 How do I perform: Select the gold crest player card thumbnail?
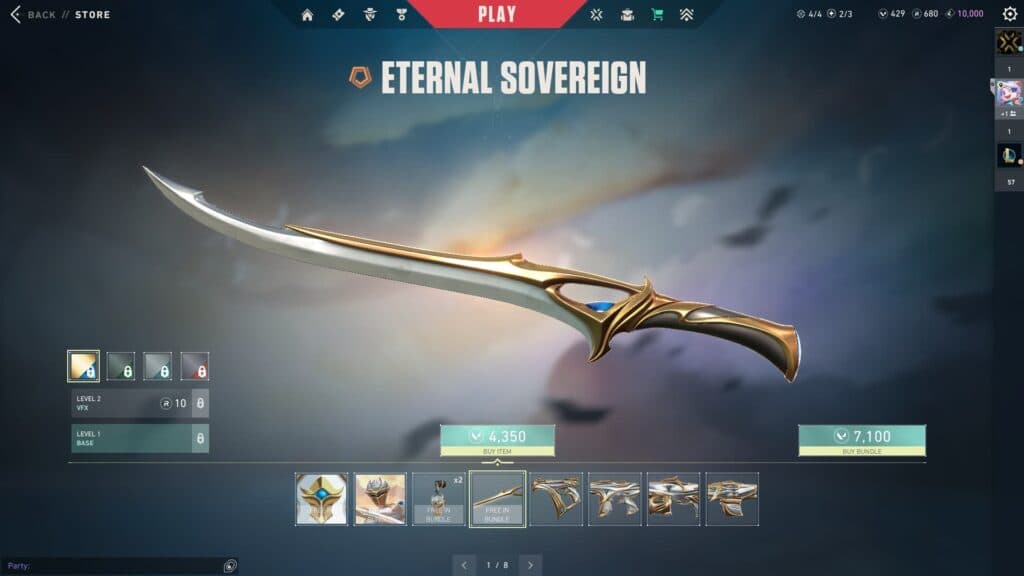(x=322, y=499)
